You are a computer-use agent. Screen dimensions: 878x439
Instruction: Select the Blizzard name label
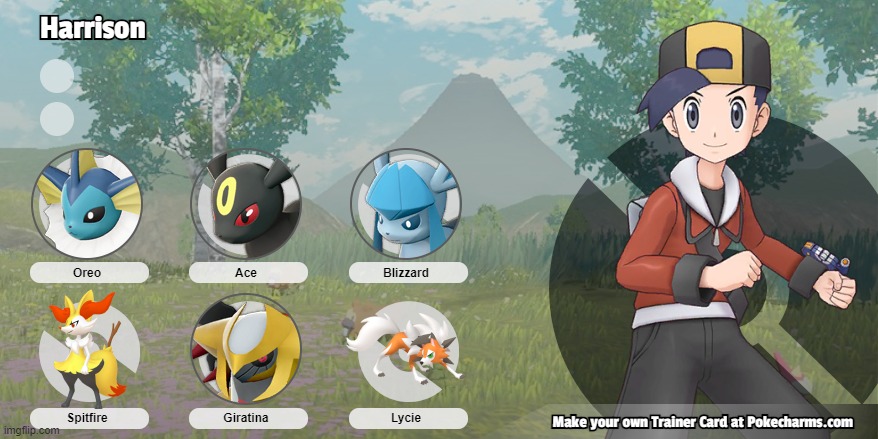(x=407, y=272)
